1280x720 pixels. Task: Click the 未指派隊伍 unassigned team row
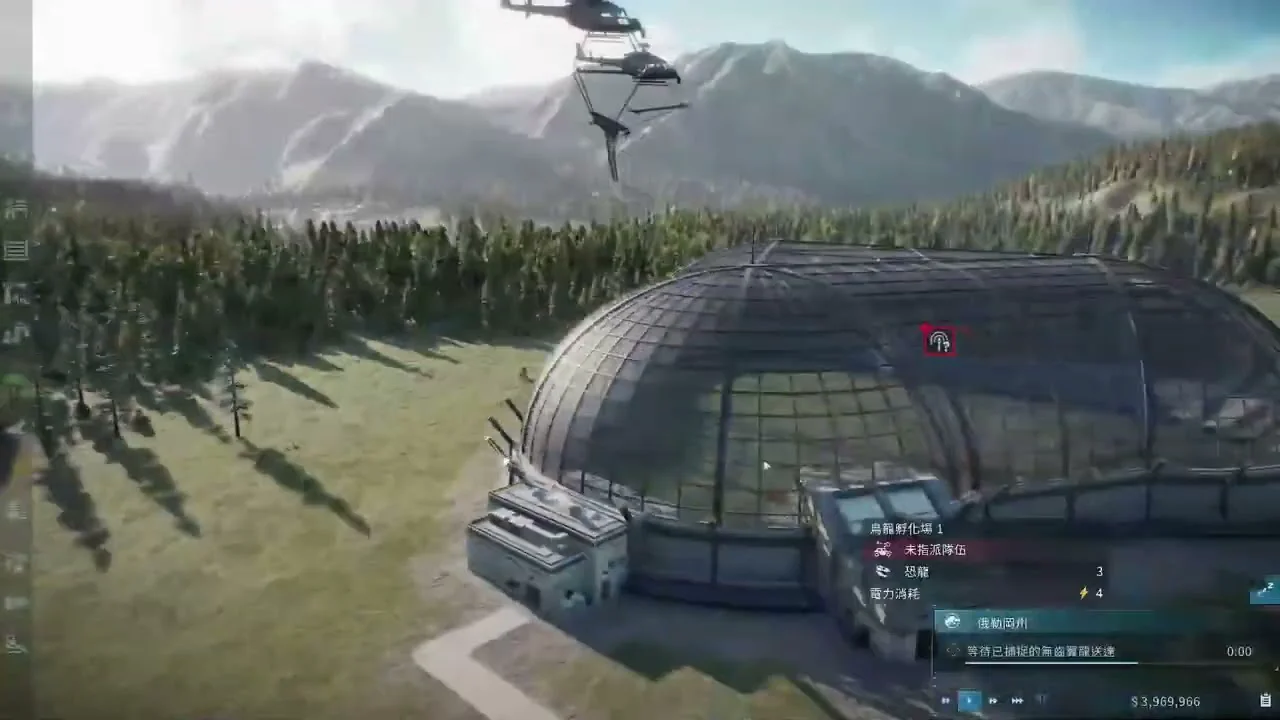coord(935,549)
